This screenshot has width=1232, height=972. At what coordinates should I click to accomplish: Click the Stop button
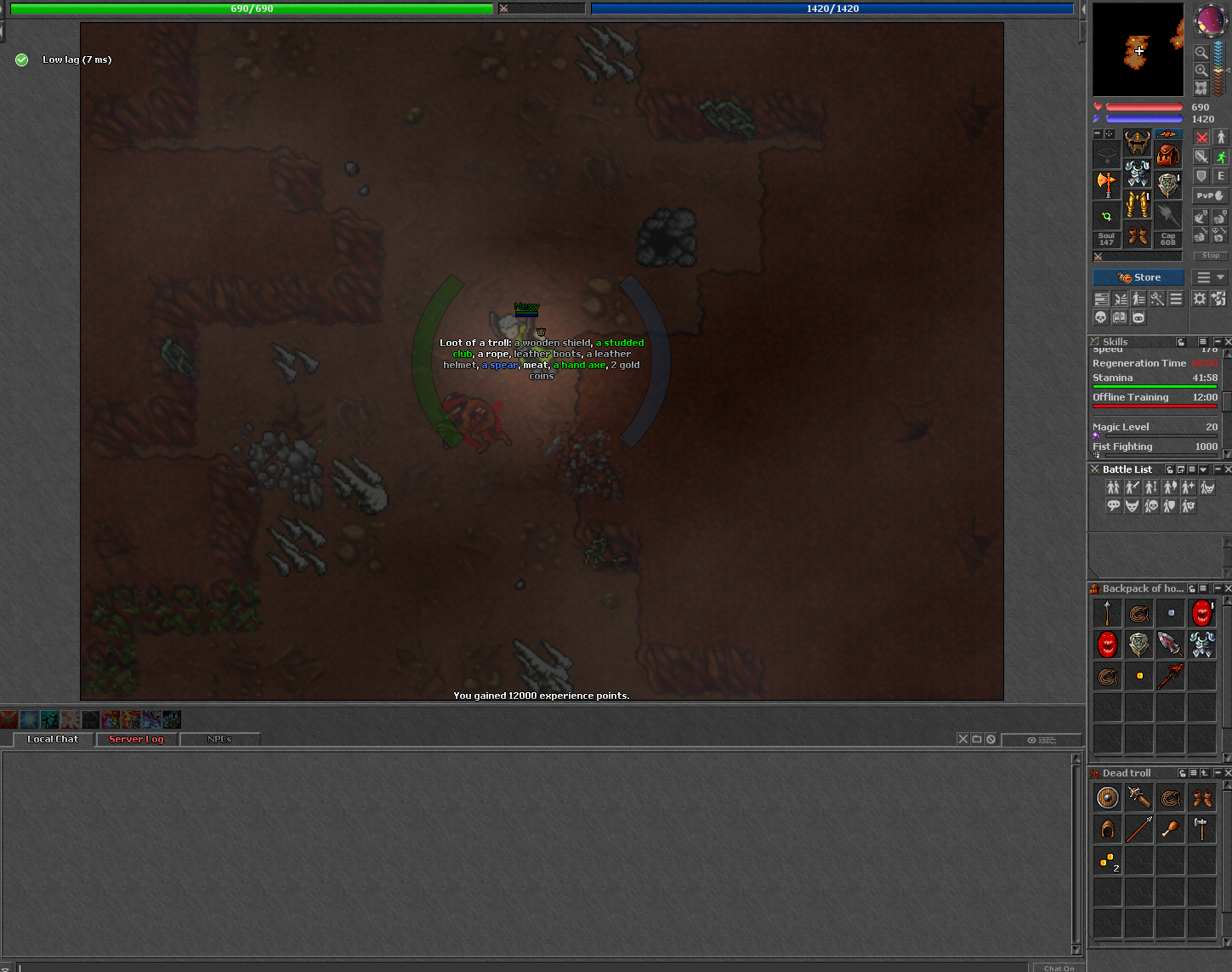(1211, 255)
